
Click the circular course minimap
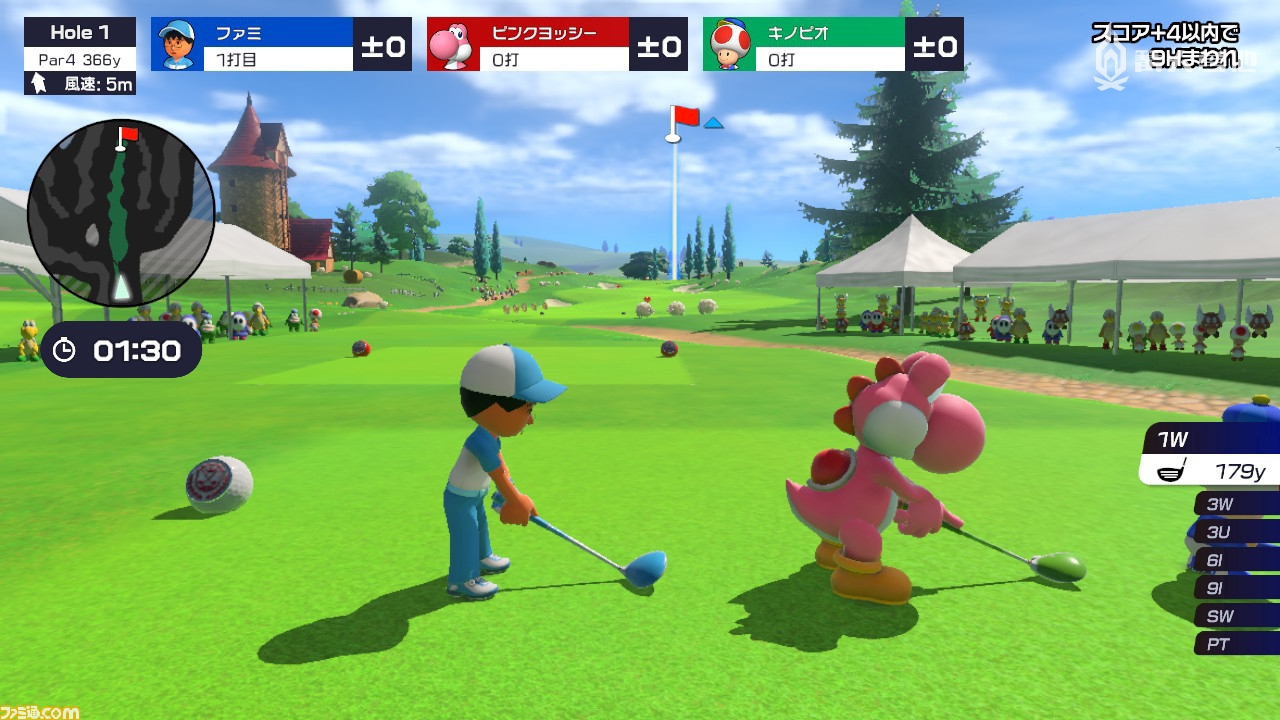[121, 213]
